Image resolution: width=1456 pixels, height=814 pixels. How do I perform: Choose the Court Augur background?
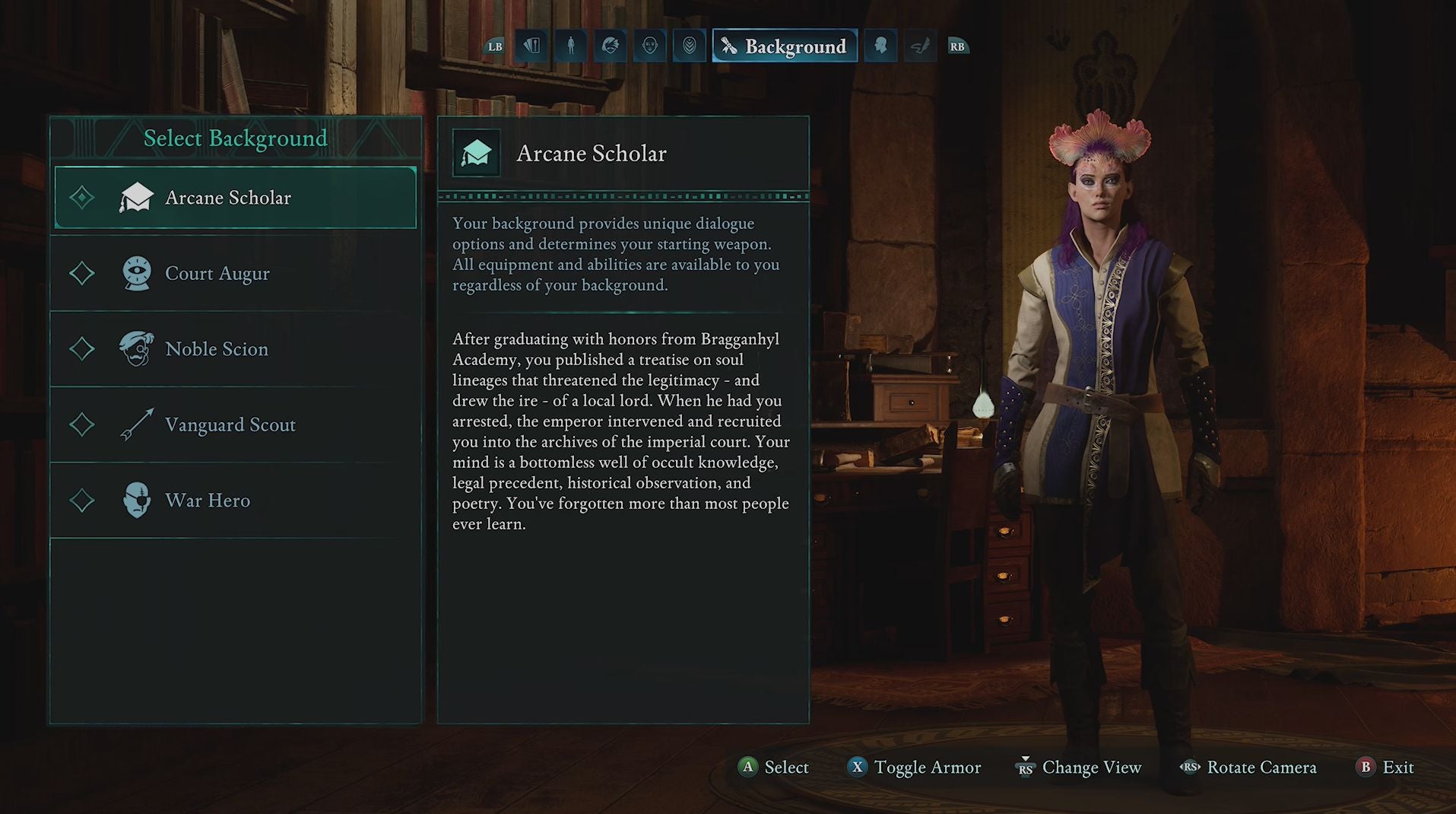coord(236,273)
